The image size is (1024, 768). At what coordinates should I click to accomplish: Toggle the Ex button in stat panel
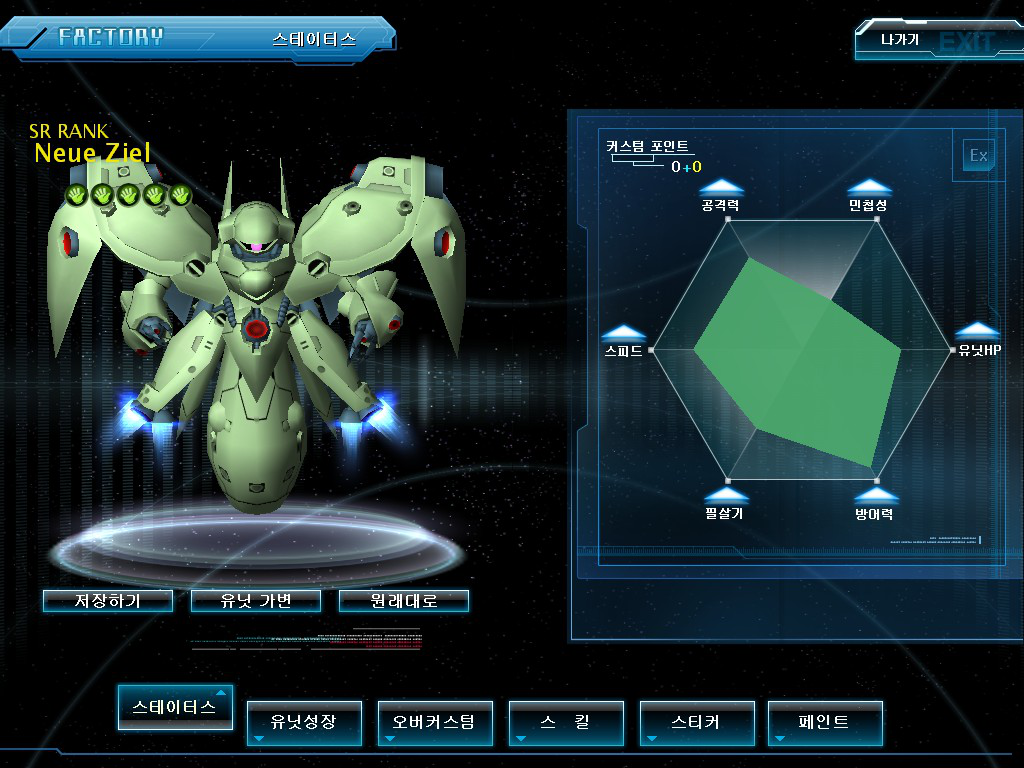point(978,155)
